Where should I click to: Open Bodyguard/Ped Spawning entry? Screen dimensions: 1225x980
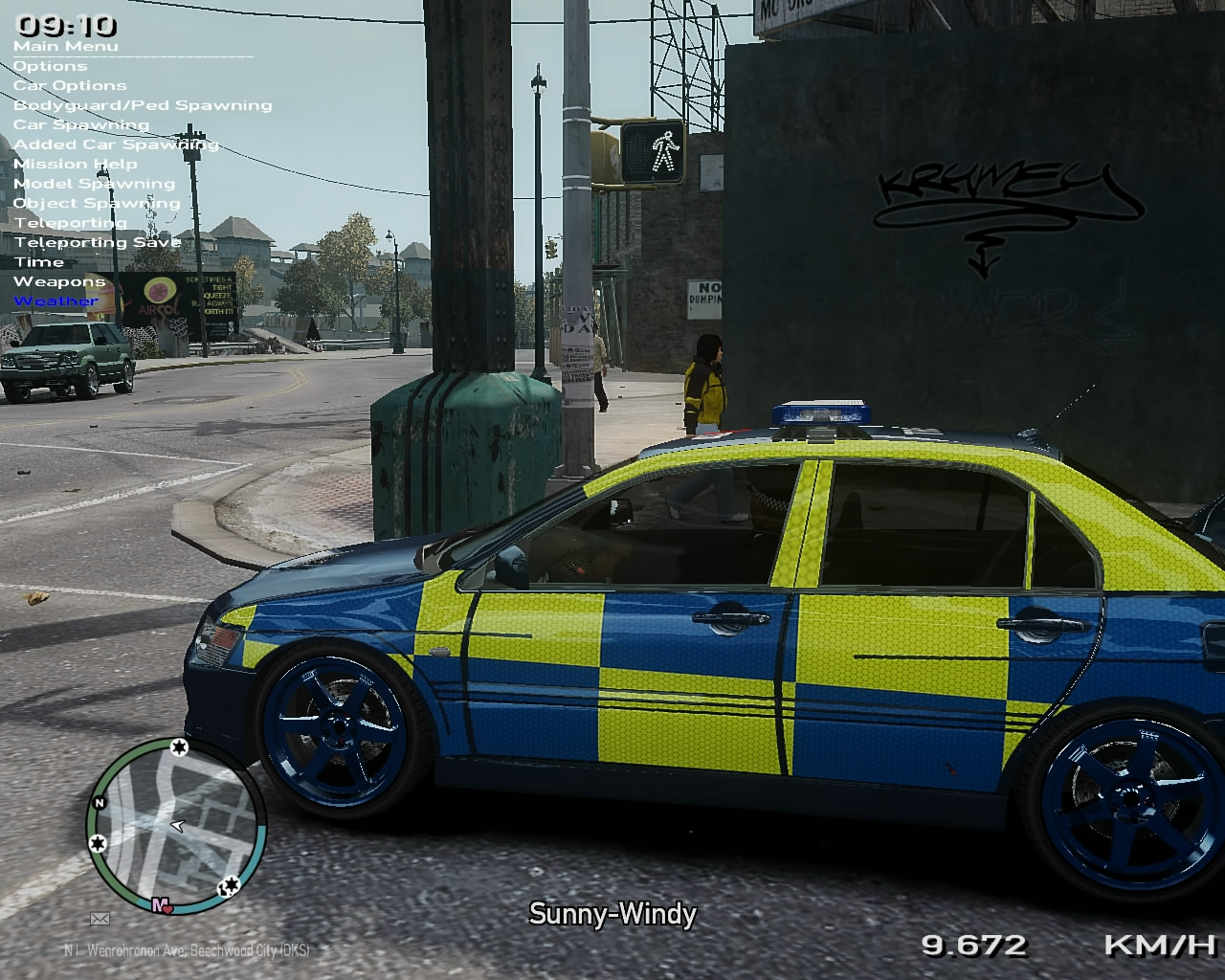(143, 105)
